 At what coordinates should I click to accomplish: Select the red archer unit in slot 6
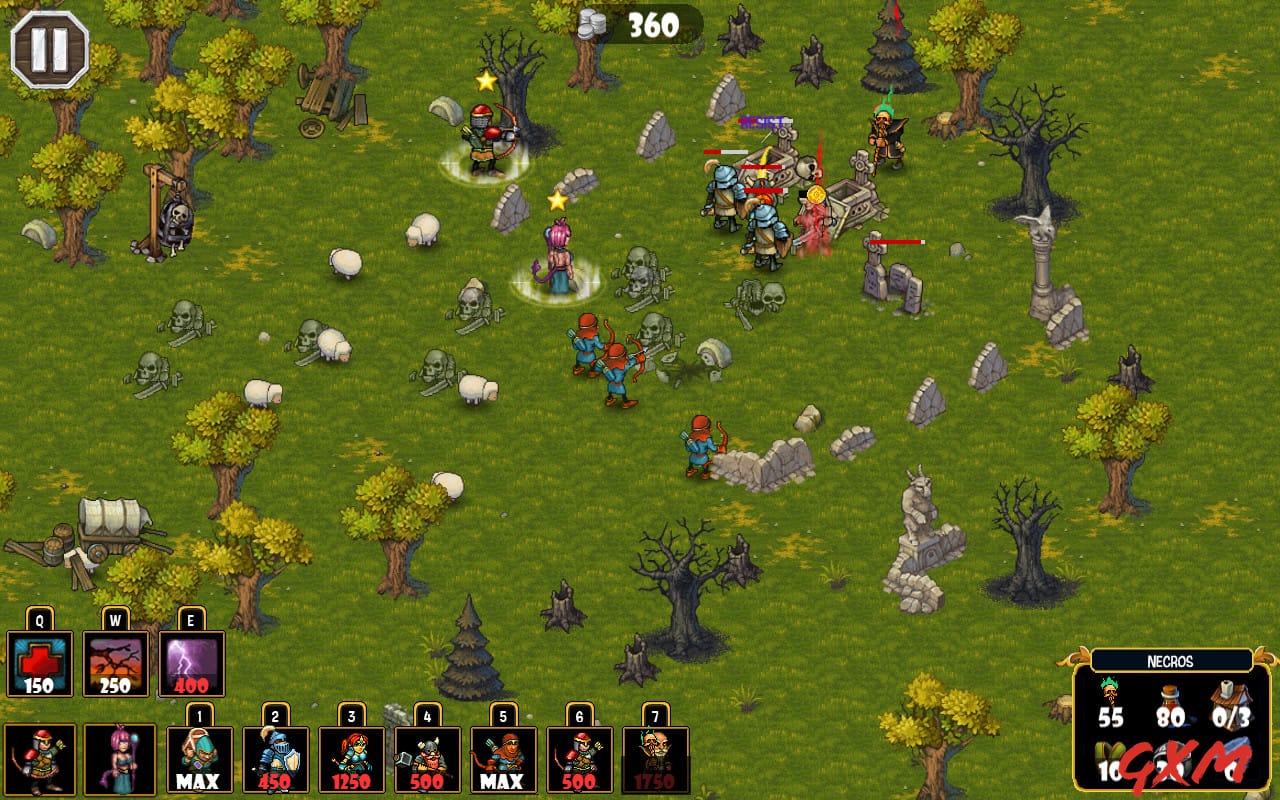580,757
